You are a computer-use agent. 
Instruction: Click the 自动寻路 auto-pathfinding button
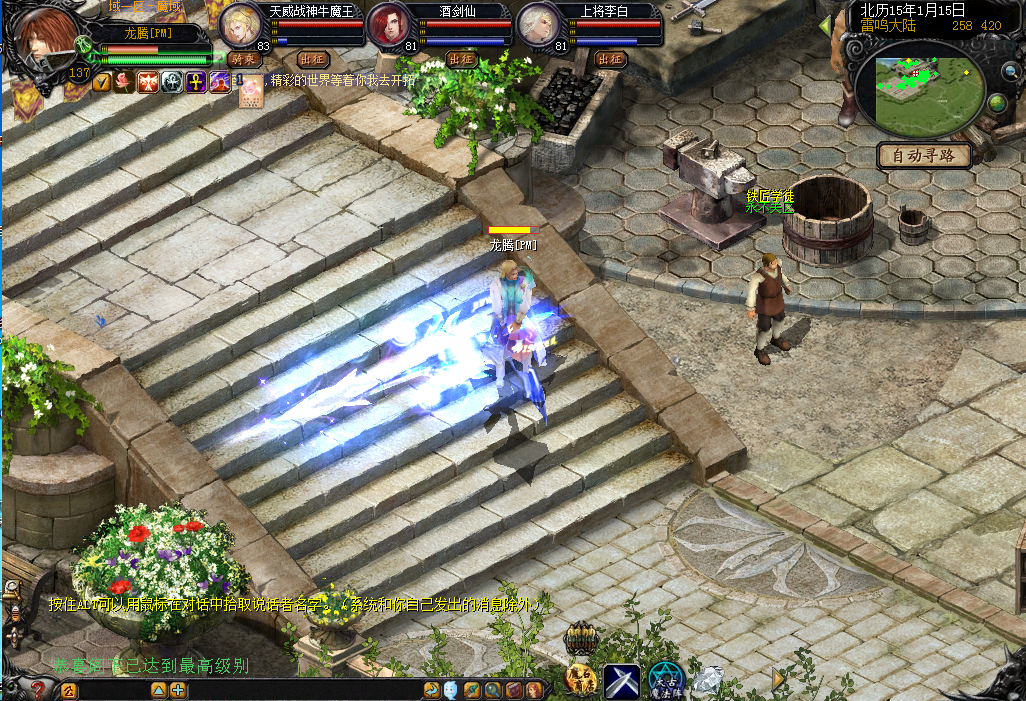(924, 155)
